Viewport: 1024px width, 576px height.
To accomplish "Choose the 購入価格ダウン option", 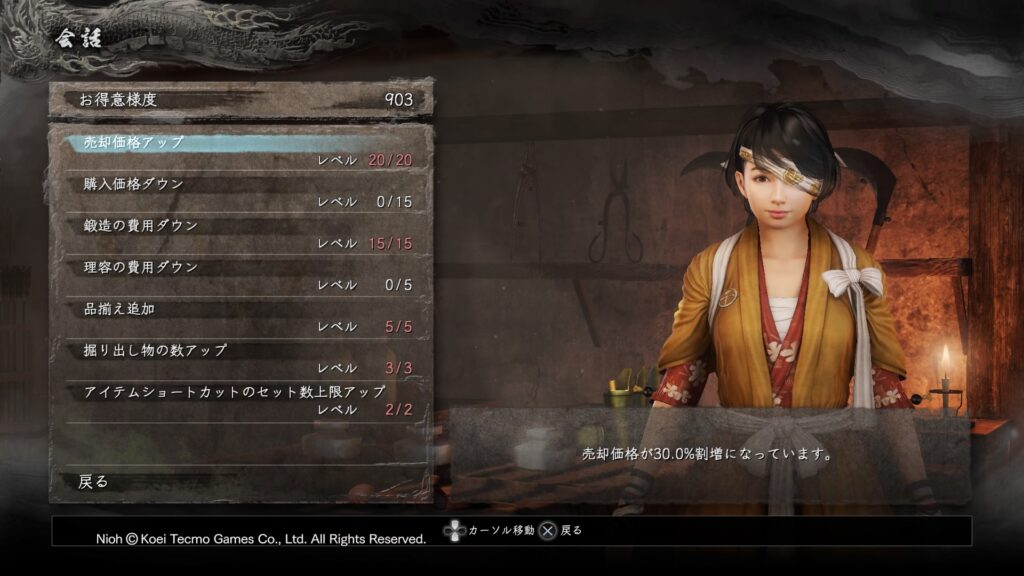I will click(x=240, y=192).
